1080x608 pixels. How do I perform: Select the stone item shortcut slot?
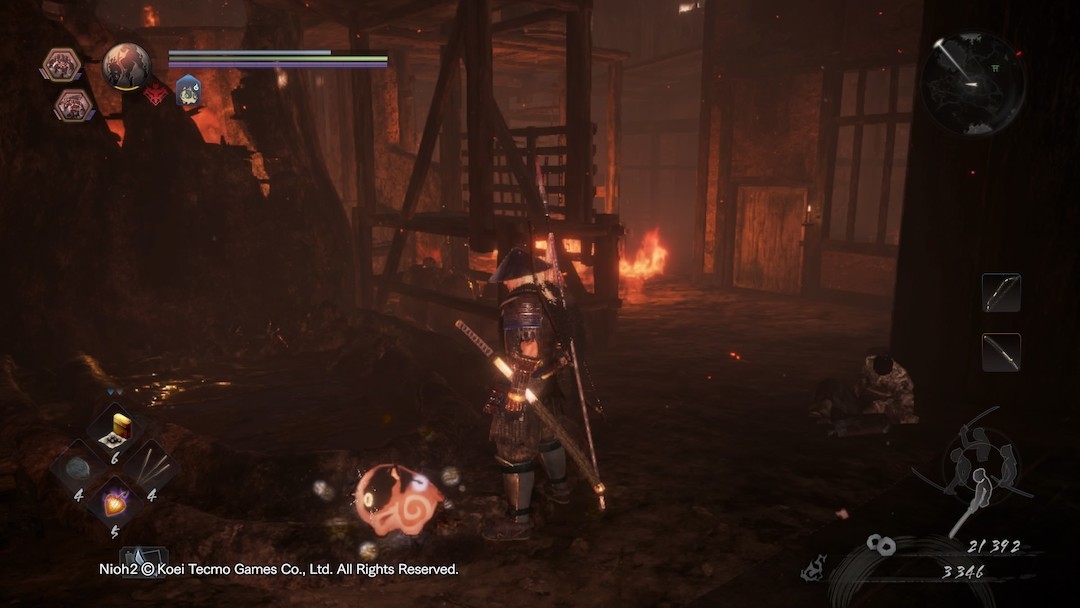click(79, 468)
